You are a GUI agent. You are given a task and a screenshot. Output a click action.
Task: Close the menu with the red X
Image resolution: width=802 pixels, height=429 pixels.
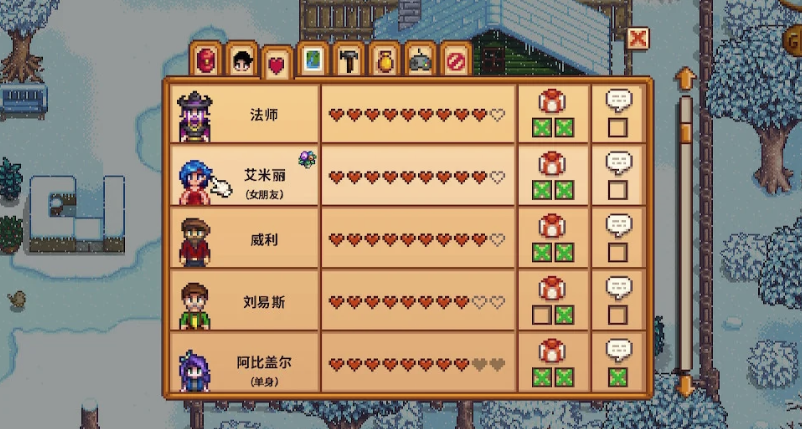point(637,38)
